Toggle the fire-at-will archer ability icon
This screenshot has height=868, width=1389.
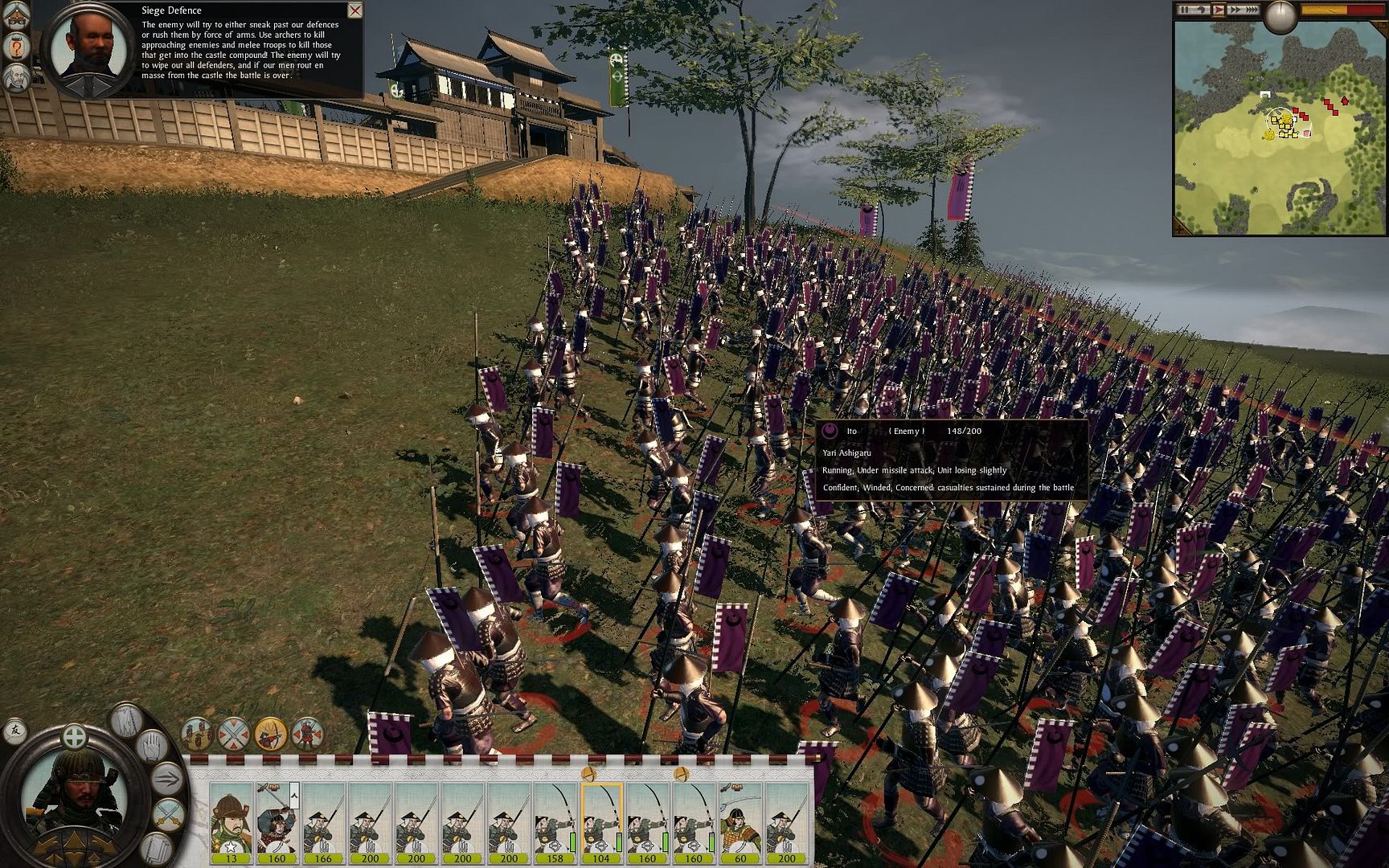click(x=271, y=733)
